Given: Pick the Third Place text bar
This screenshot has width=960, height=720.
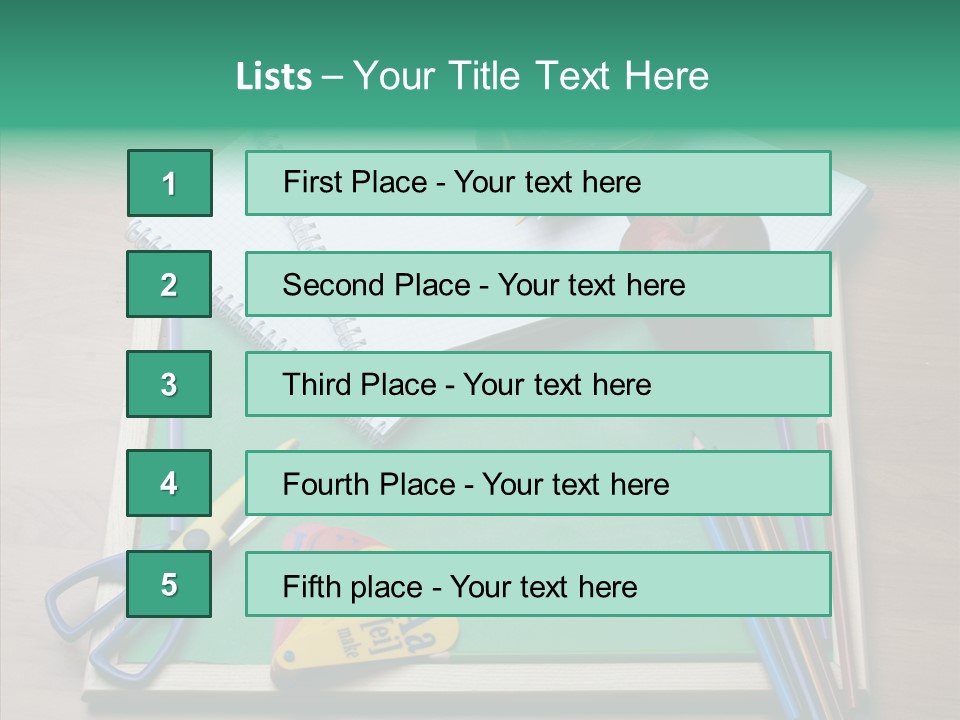Looking at the screenshot, I should (538, 384).
